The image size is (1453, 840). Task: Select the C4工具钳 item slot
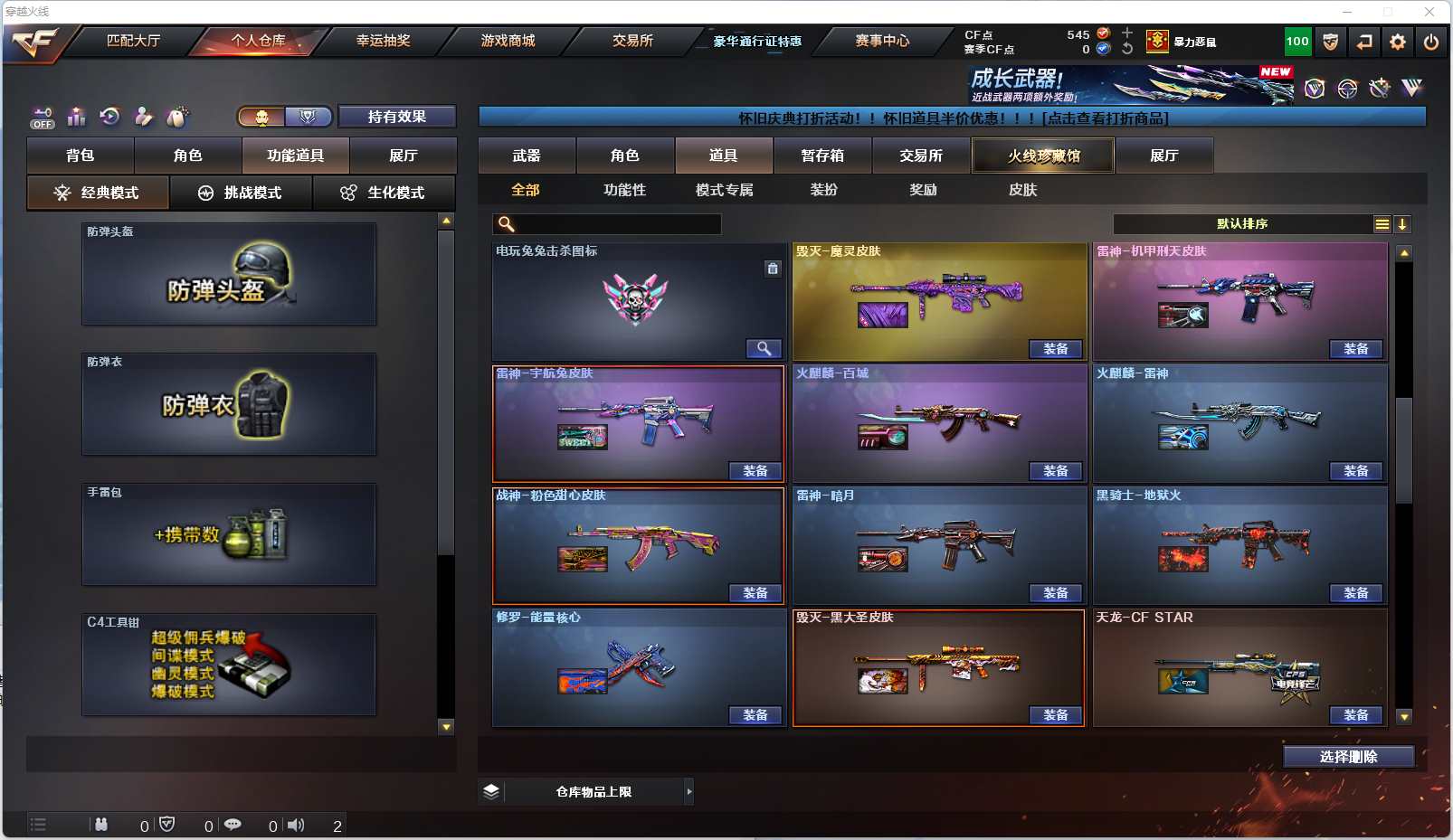point(229,665)
